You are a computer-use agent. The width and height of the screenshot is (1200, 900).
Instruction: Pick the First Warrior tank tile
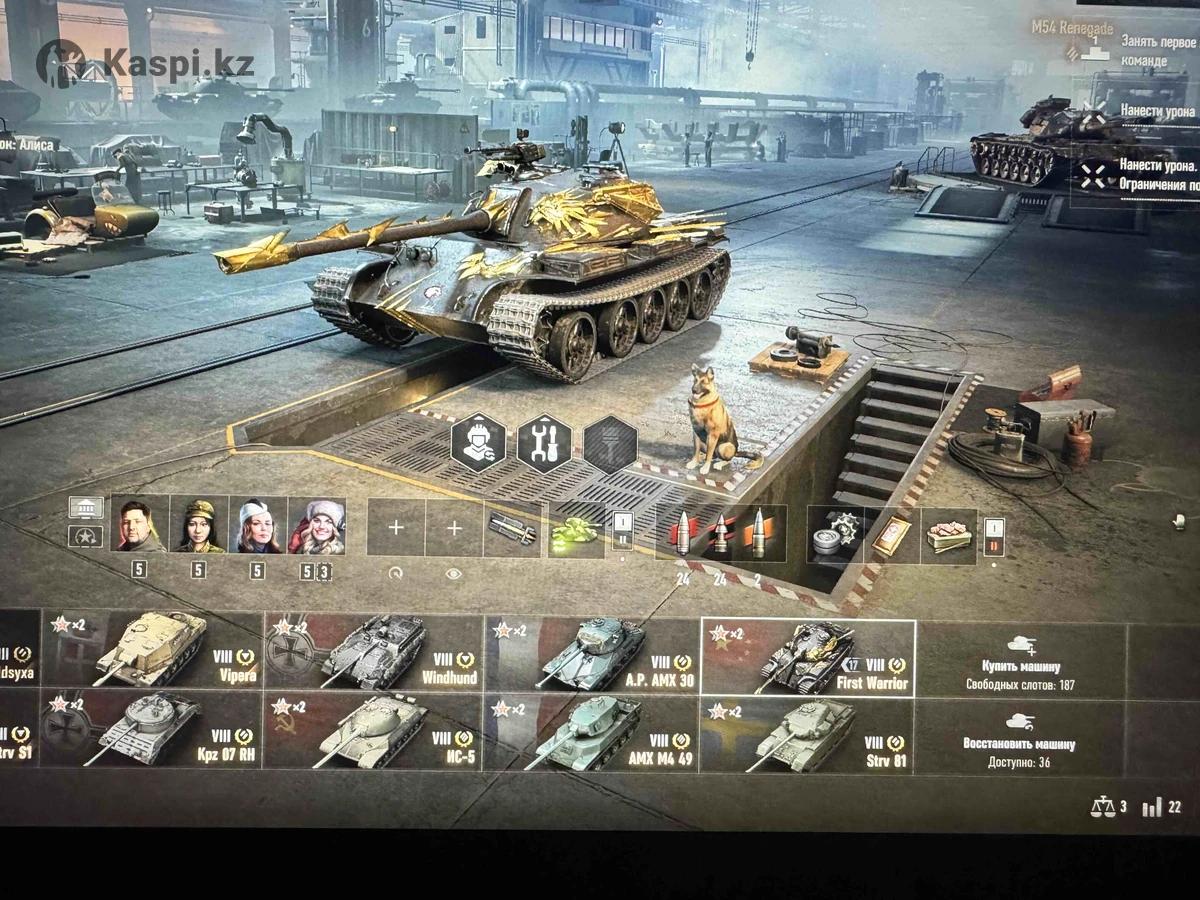point(808,657)
